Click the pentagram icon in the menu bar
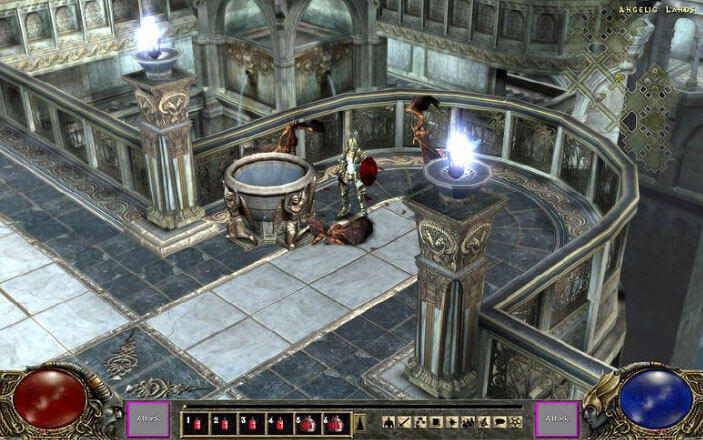 point(514,423)
